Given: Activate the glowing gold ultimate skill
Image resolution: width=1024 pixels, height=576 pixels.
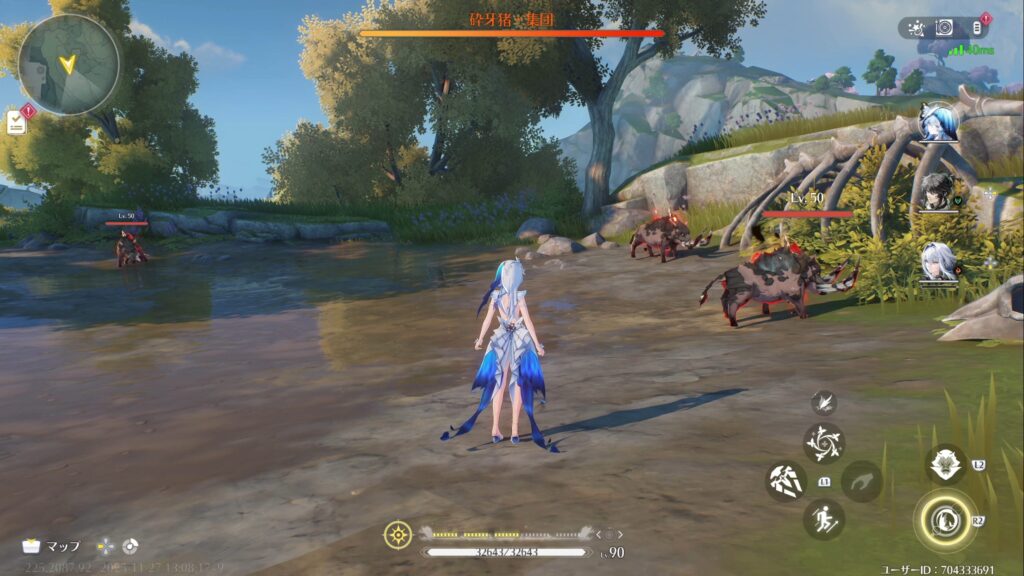Looking at the screenshot, I should click(x=944, y=518).
